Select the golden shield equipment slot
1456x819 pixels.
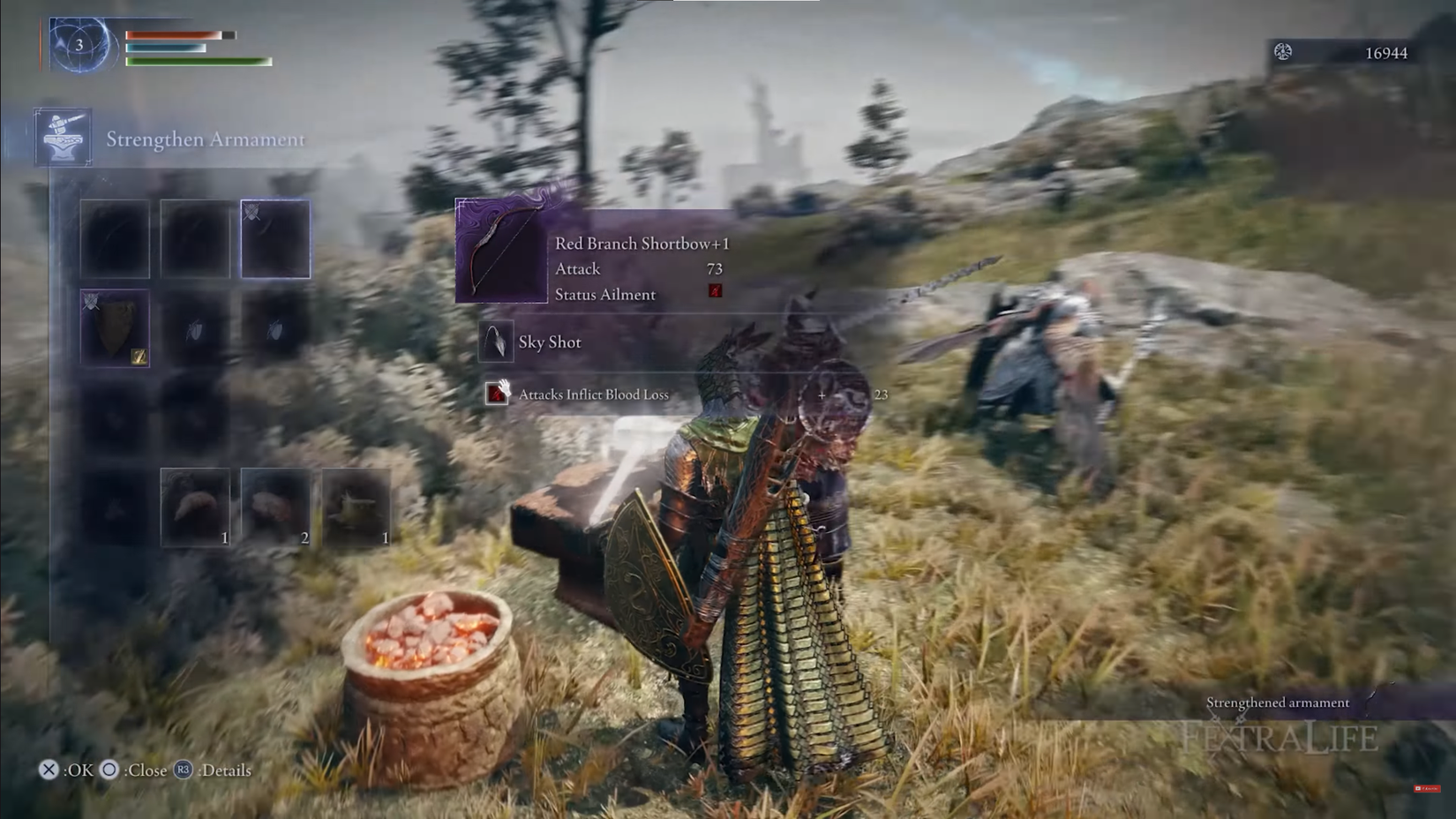click(115, 327)
